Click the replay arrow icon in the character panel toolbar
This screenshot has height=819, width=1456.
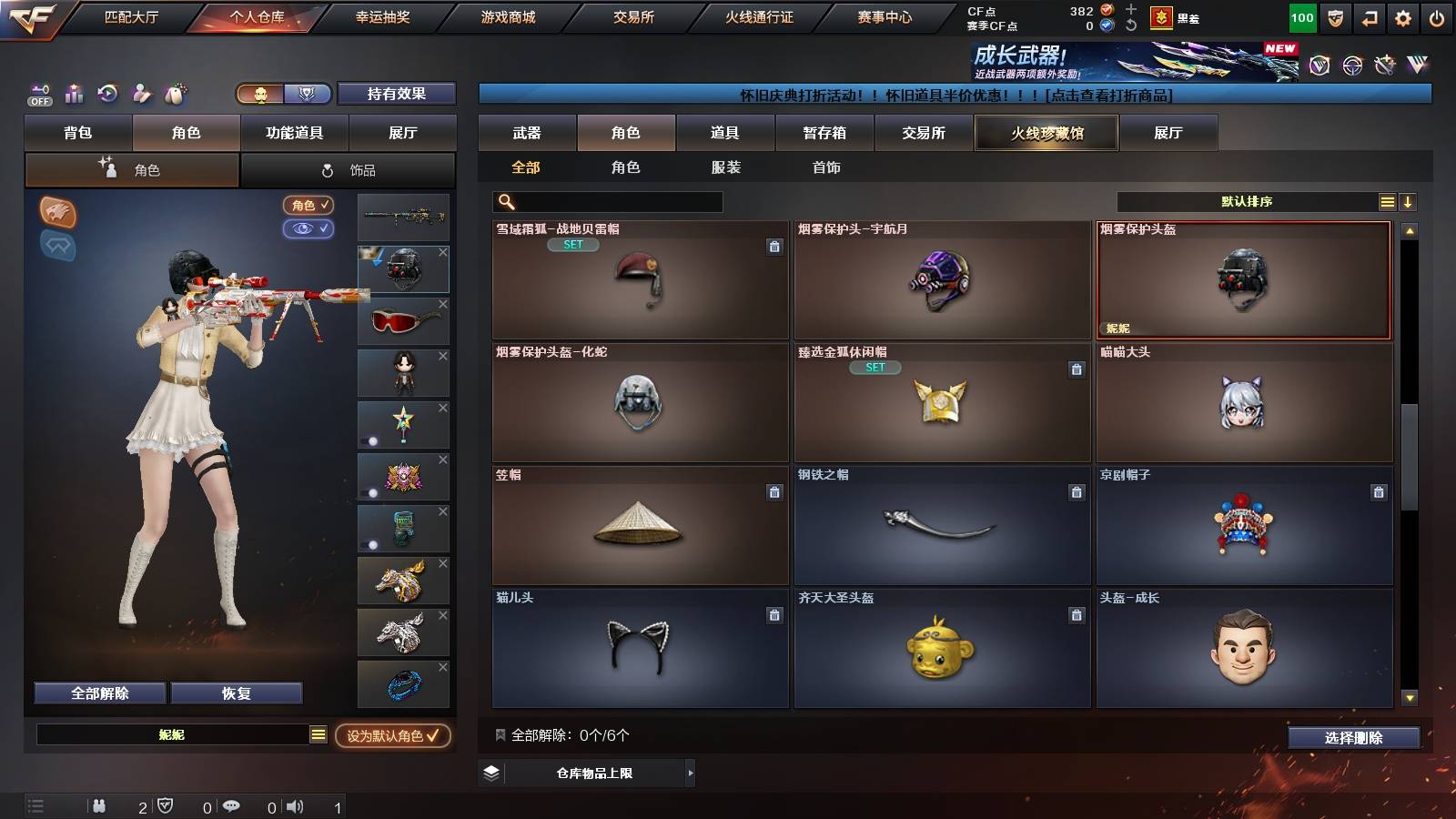(x=108, y=93)
